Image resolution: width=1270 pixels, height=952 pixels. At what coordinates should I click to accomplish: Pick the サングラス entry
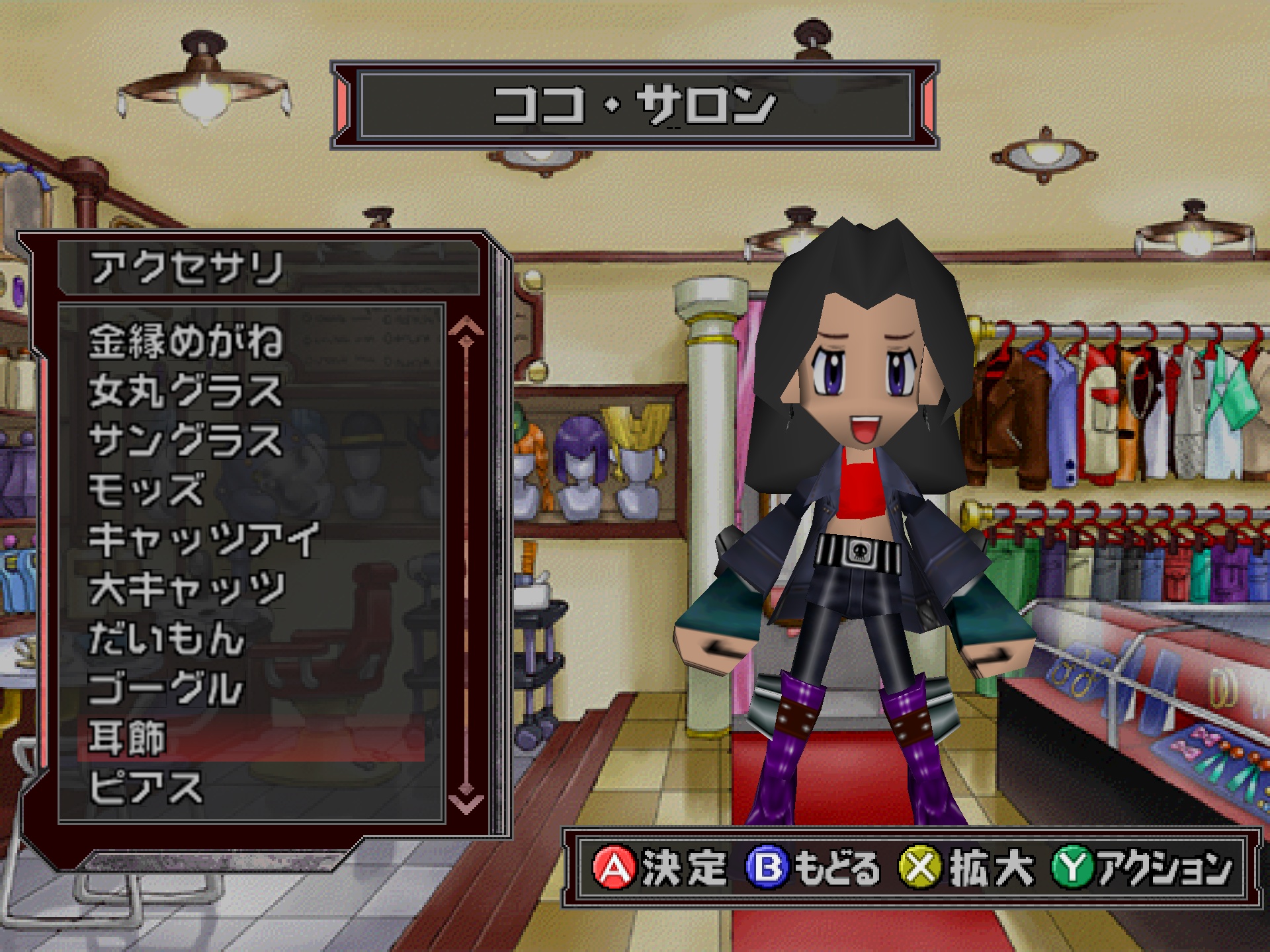[186, 441]
